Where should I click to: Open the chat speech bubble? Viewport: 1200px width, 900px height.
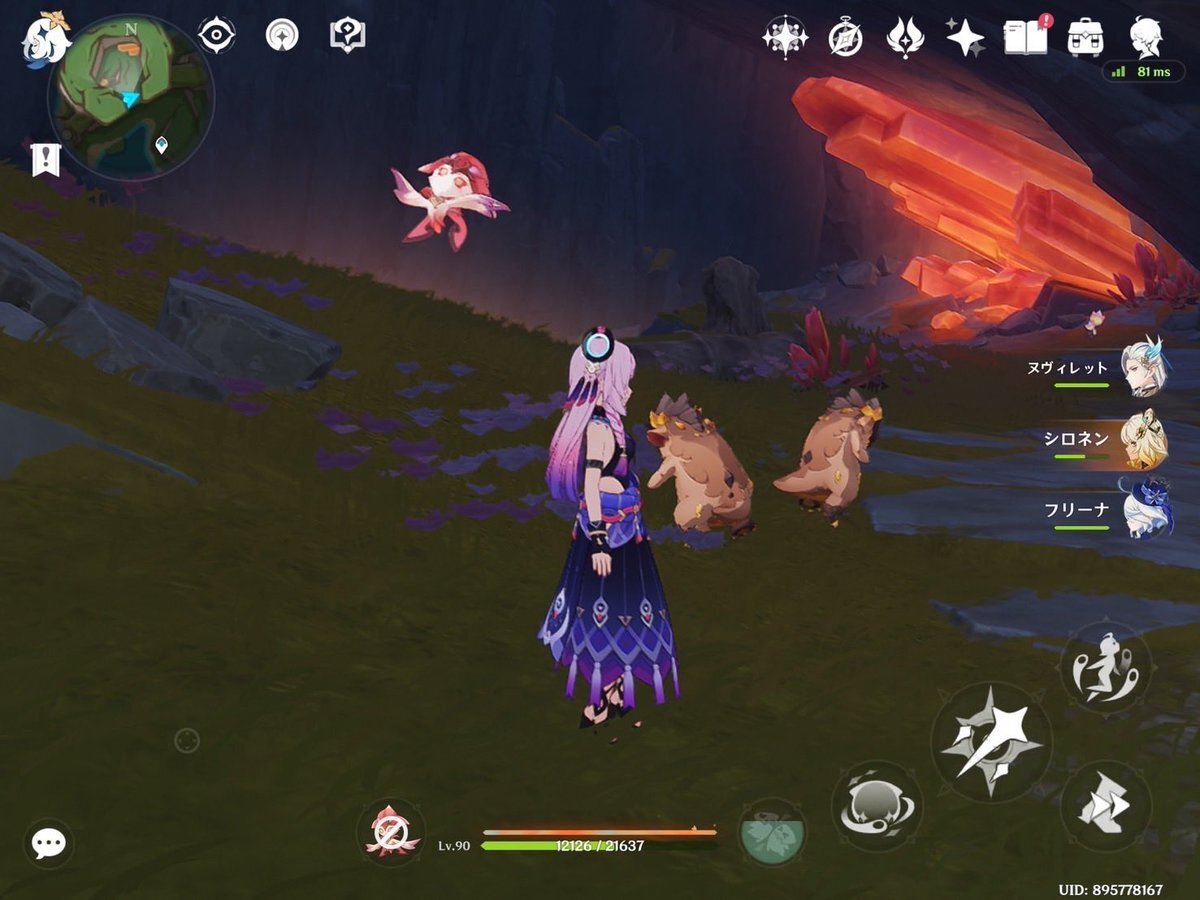[x=48, y=844]
